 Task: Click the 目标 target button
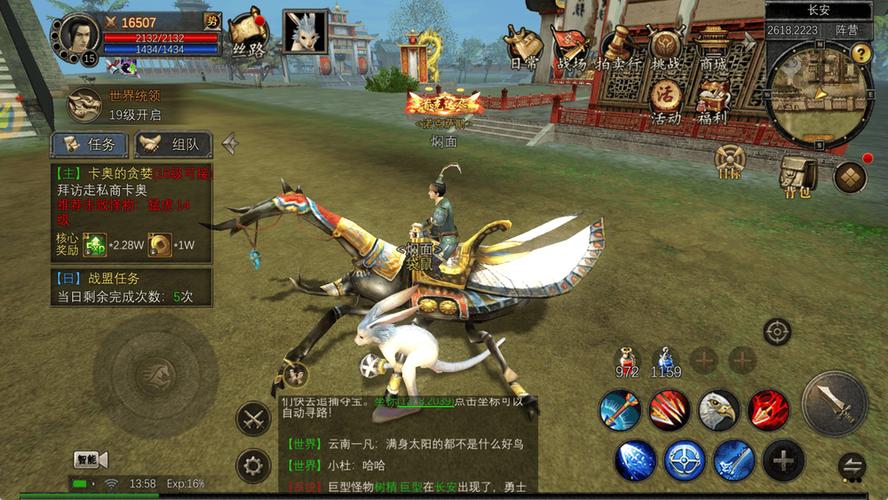tap(731, 160)
